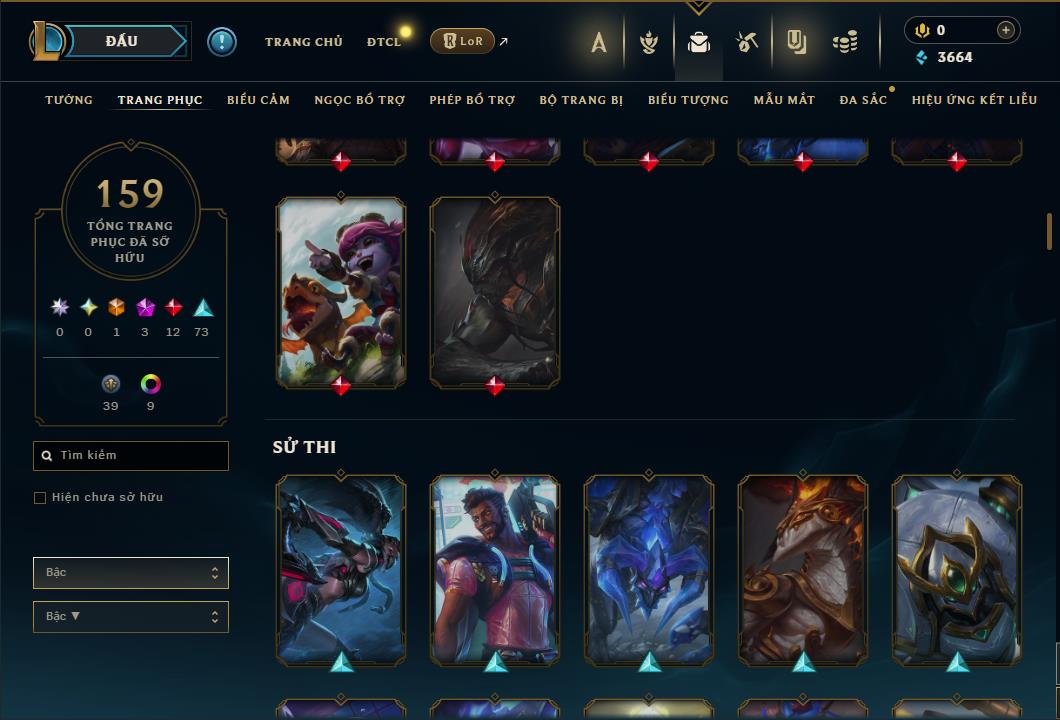Go to the BỘ TRANG BỊ tab
This screenshot has width=1060, height=720.
pos(581,100)
